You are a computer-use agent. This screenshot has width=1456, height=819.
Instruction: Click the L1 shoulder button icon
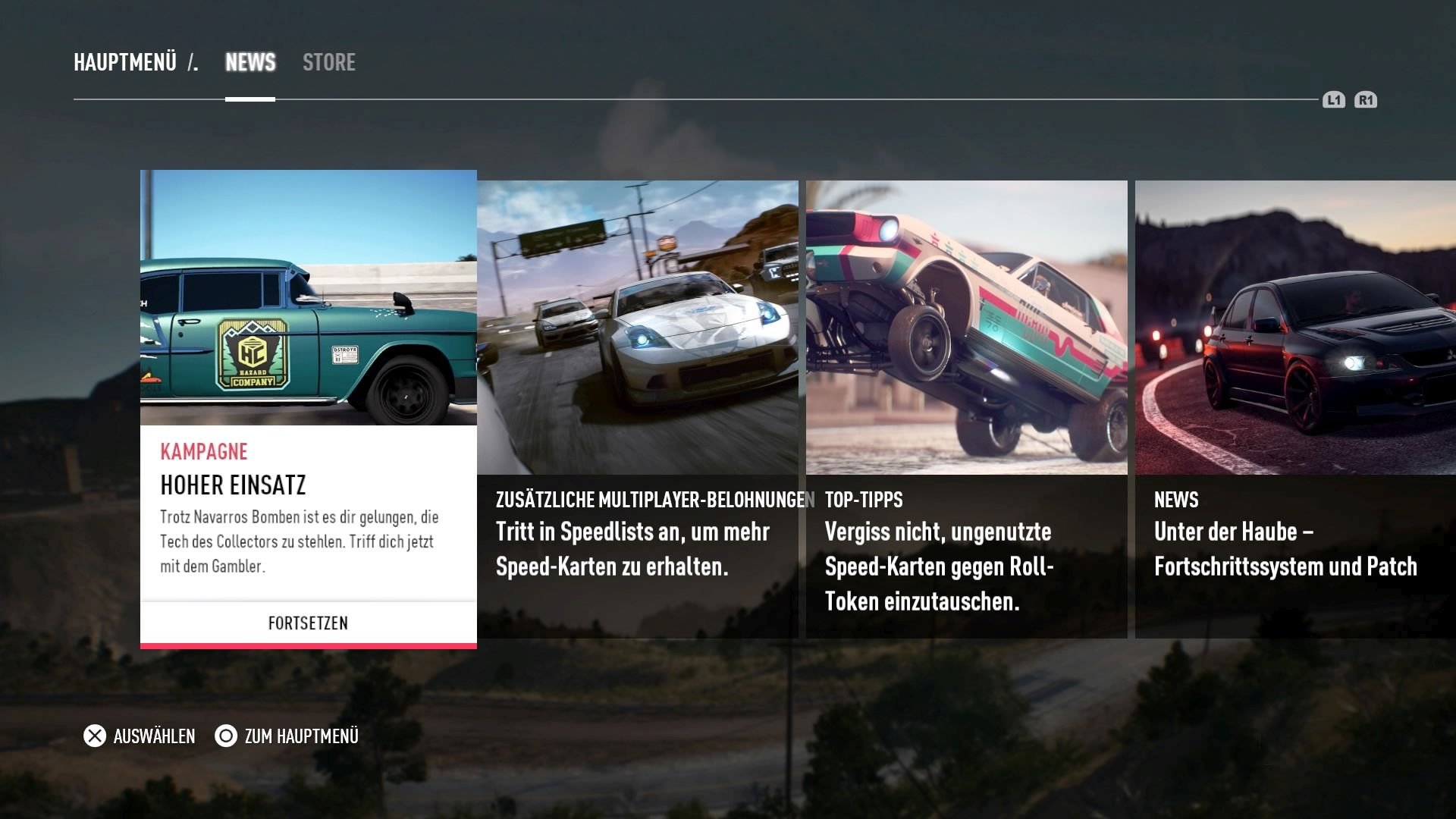pyautogui.click(x=1334, y=99)
